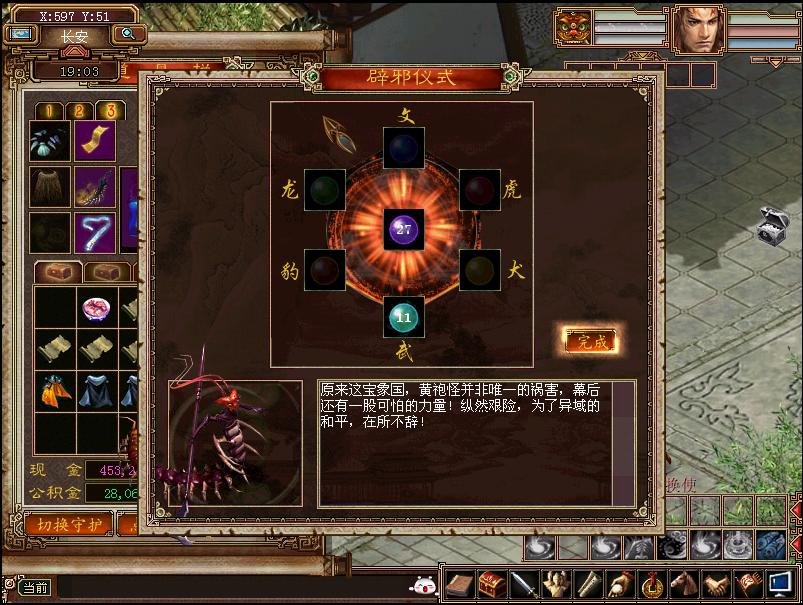Open the treasure chest icon in bottom toolbar
803x605 pixels.
click(491, 583)
